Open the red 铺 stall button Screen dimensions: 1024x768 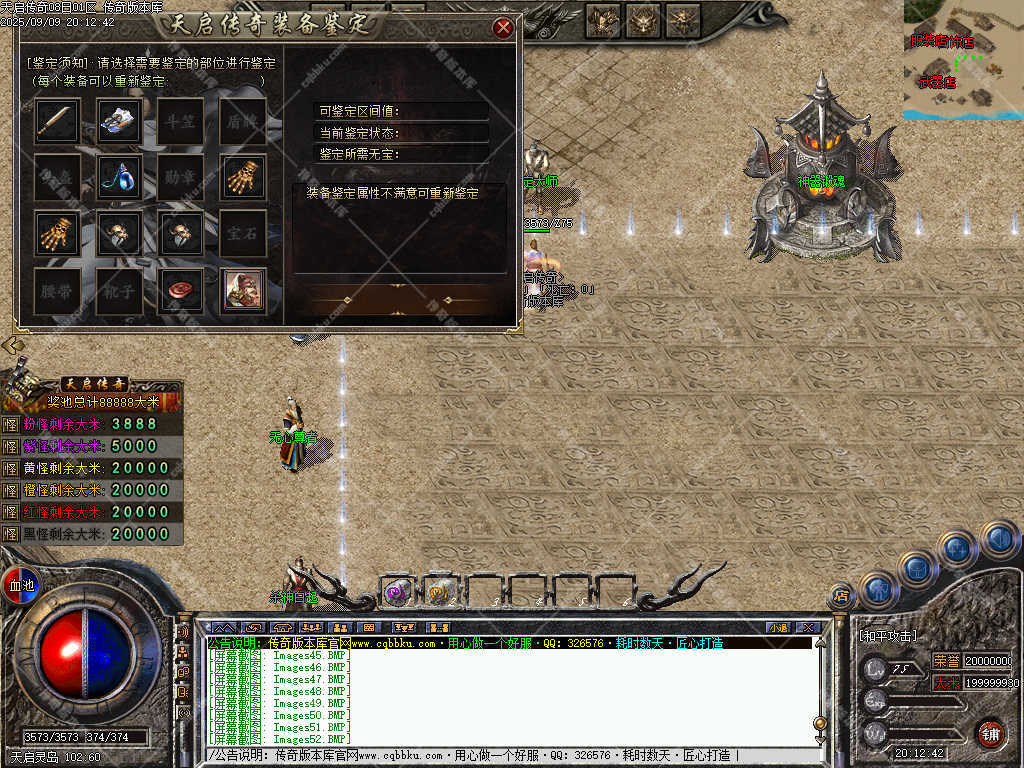(989, 733)
